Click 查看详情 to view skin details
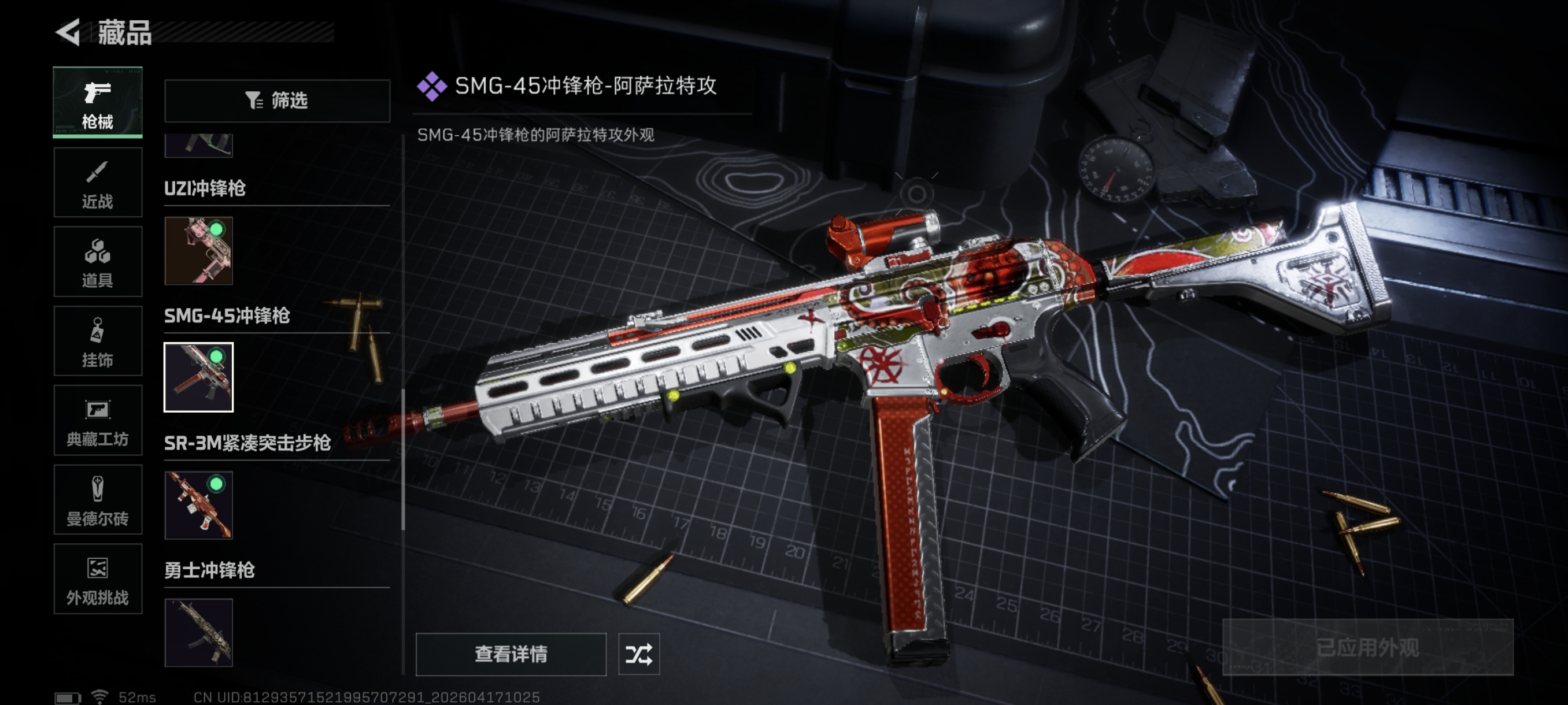The height and width of the screenshot is (705, 1568). 511,654
